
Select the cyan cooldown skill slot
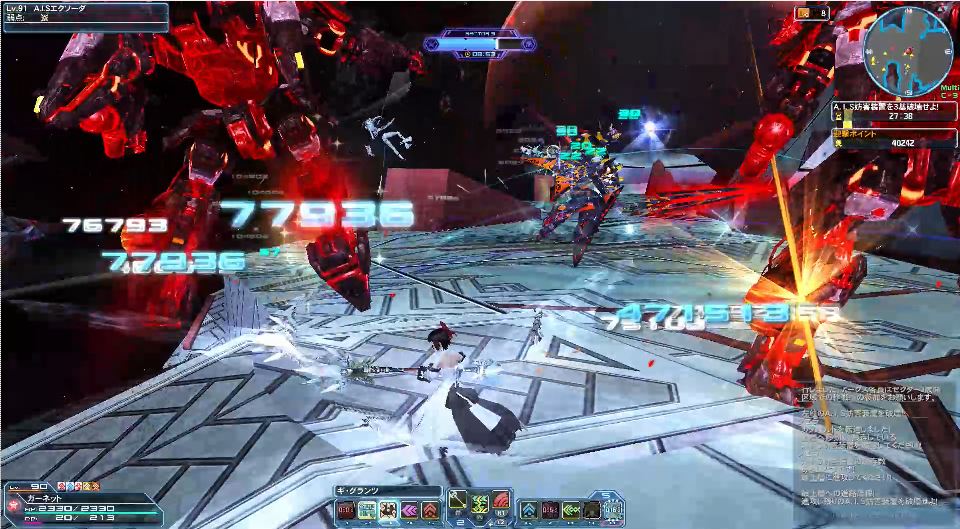pos(366,510)
